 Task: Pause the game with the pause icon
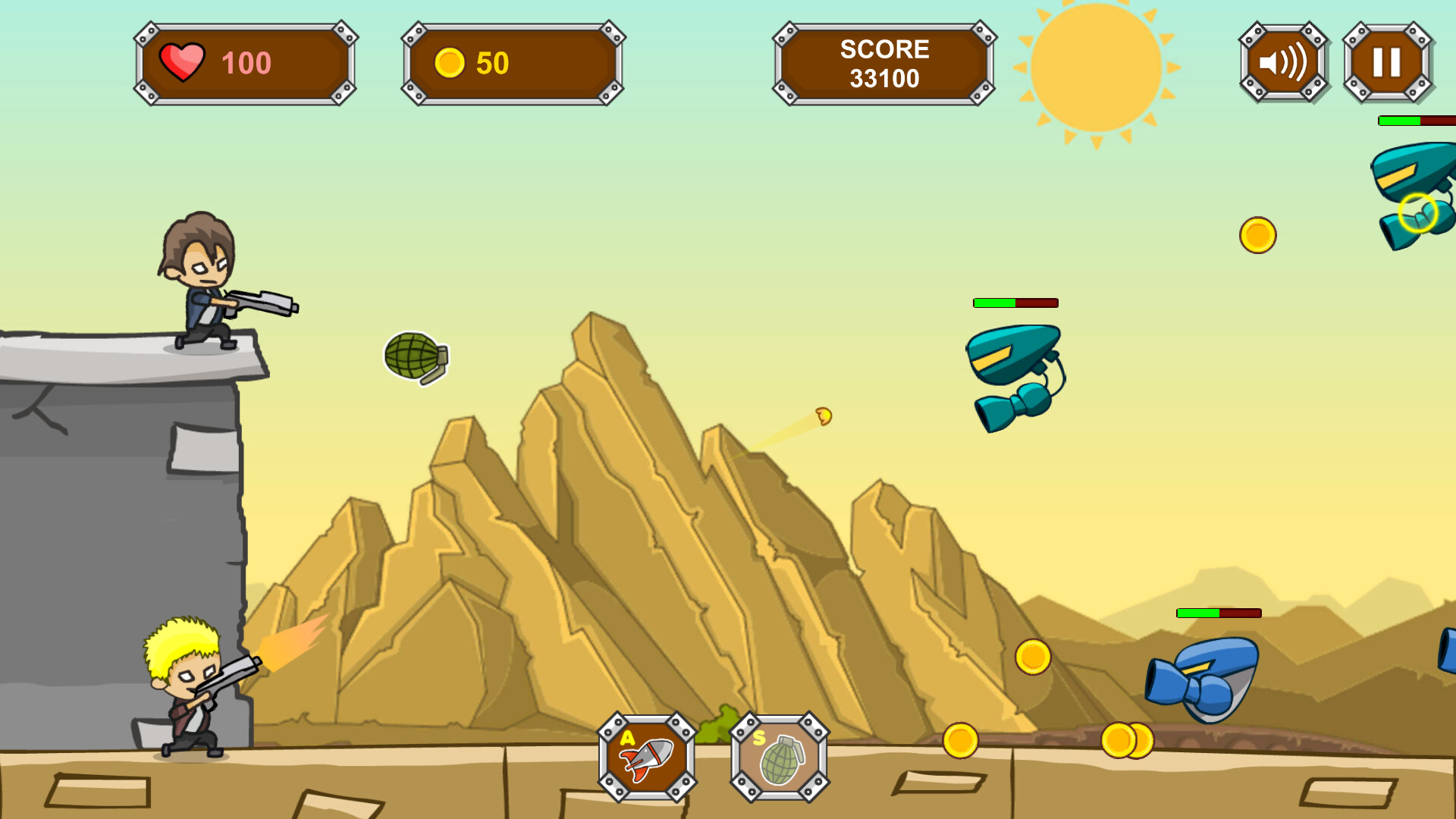[1388, 62]
